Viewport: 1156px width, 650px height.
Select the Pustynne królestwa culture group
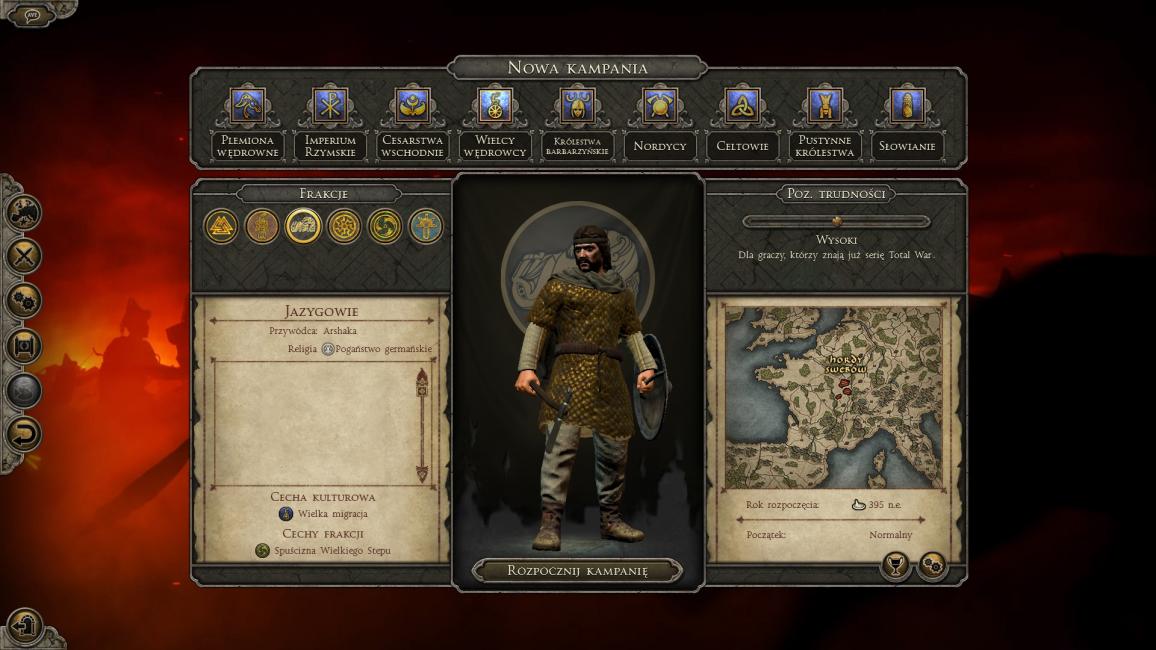[x=825, y=105]
